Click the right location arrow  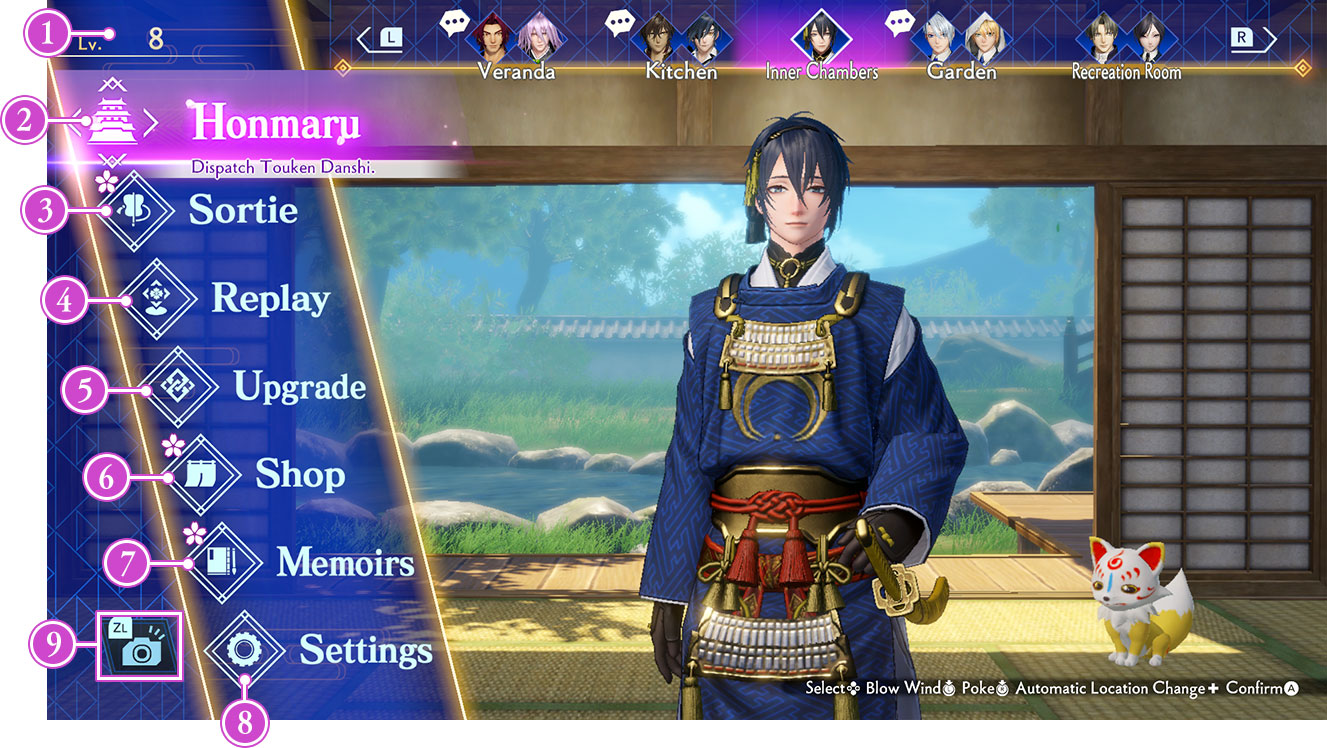click(1253, 39)
